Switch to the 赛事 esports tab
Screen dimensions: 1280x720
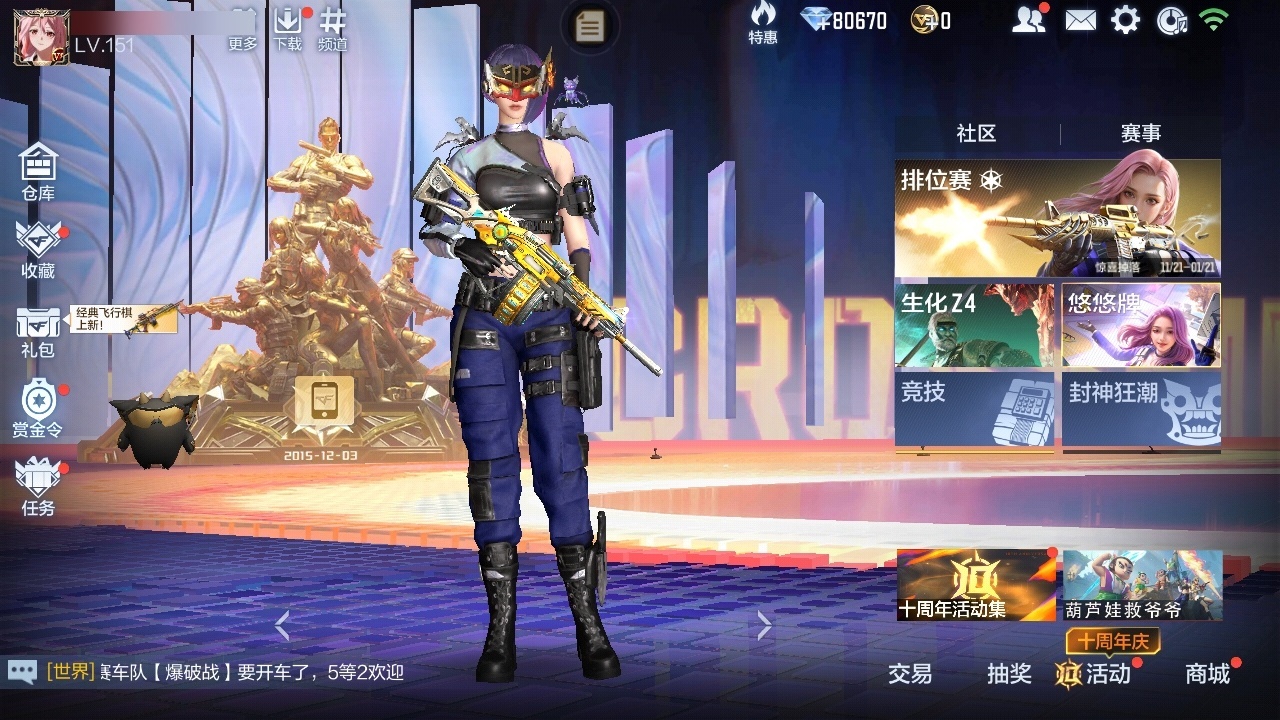tap(1140, 134)
